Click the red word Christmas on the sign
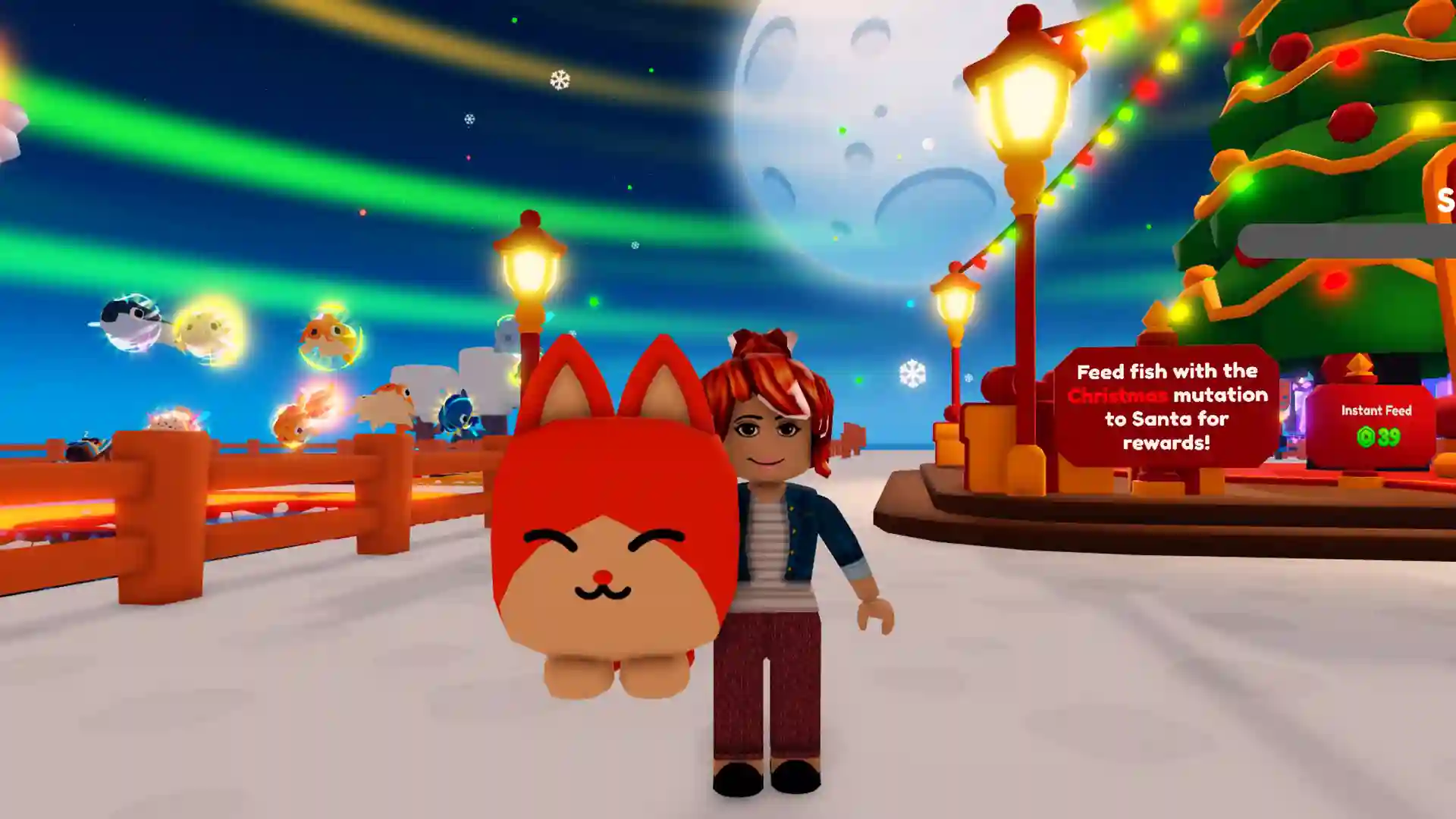This screenshot has height=819, width=1456. point(1119,395)
